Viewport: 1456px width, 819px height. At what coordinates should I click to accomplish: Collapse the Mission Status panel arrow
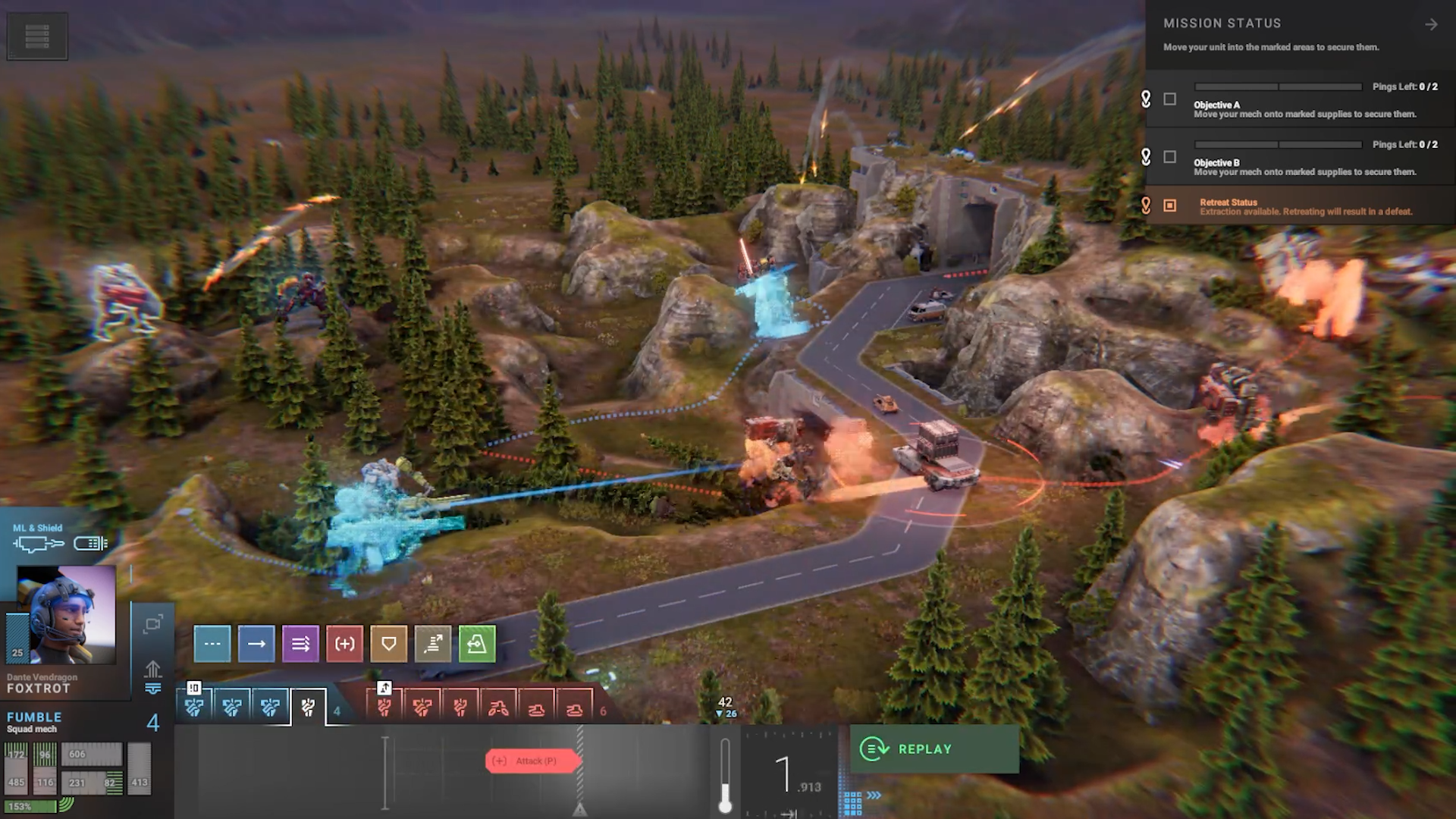coord(1430,25)
